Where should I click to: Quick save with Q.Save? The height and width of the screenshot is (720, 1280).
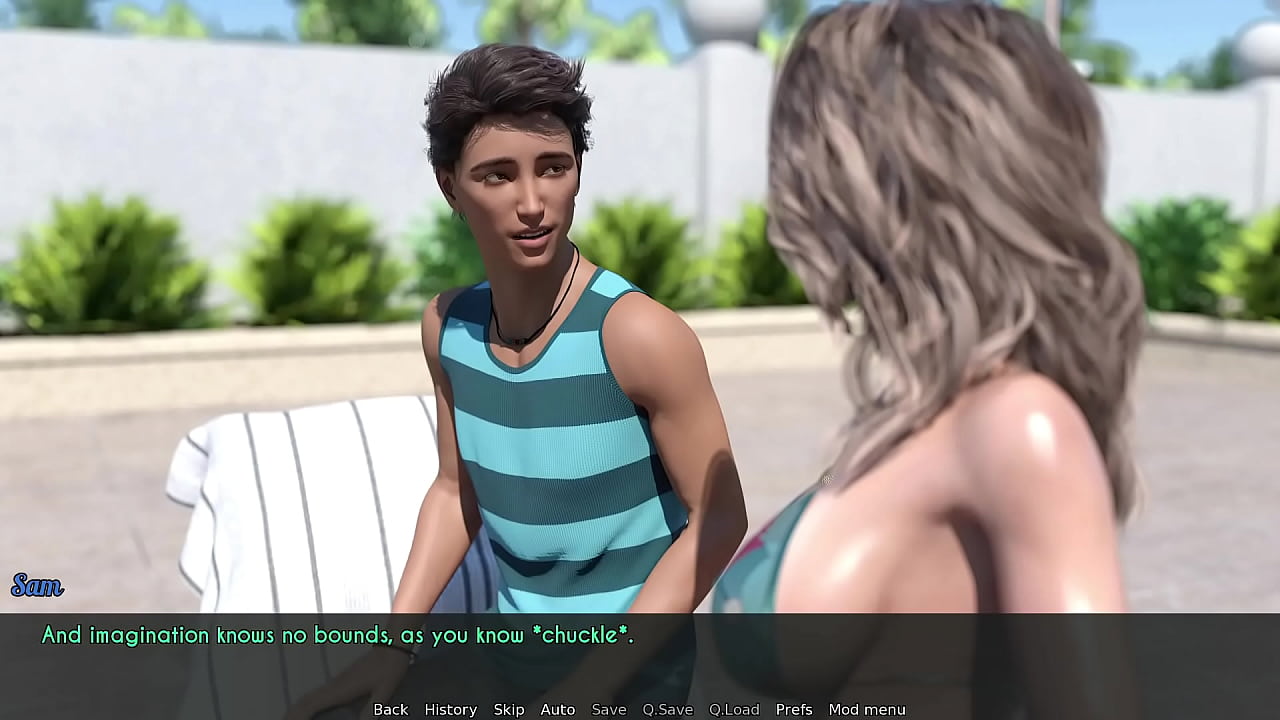coord(667,709)
